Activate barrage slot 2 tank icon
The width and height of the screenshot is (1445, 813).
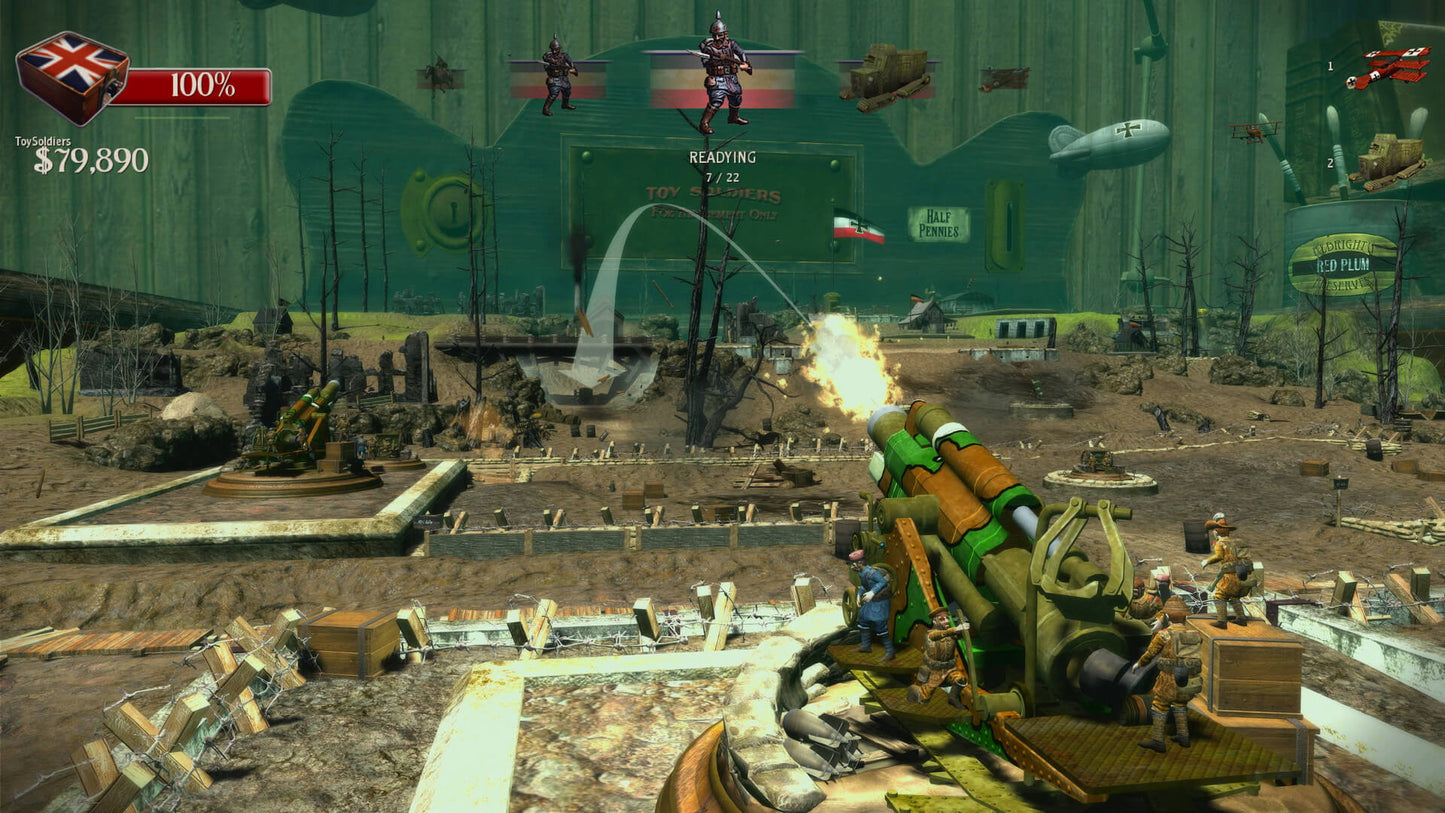click(x=1390, y=158)
